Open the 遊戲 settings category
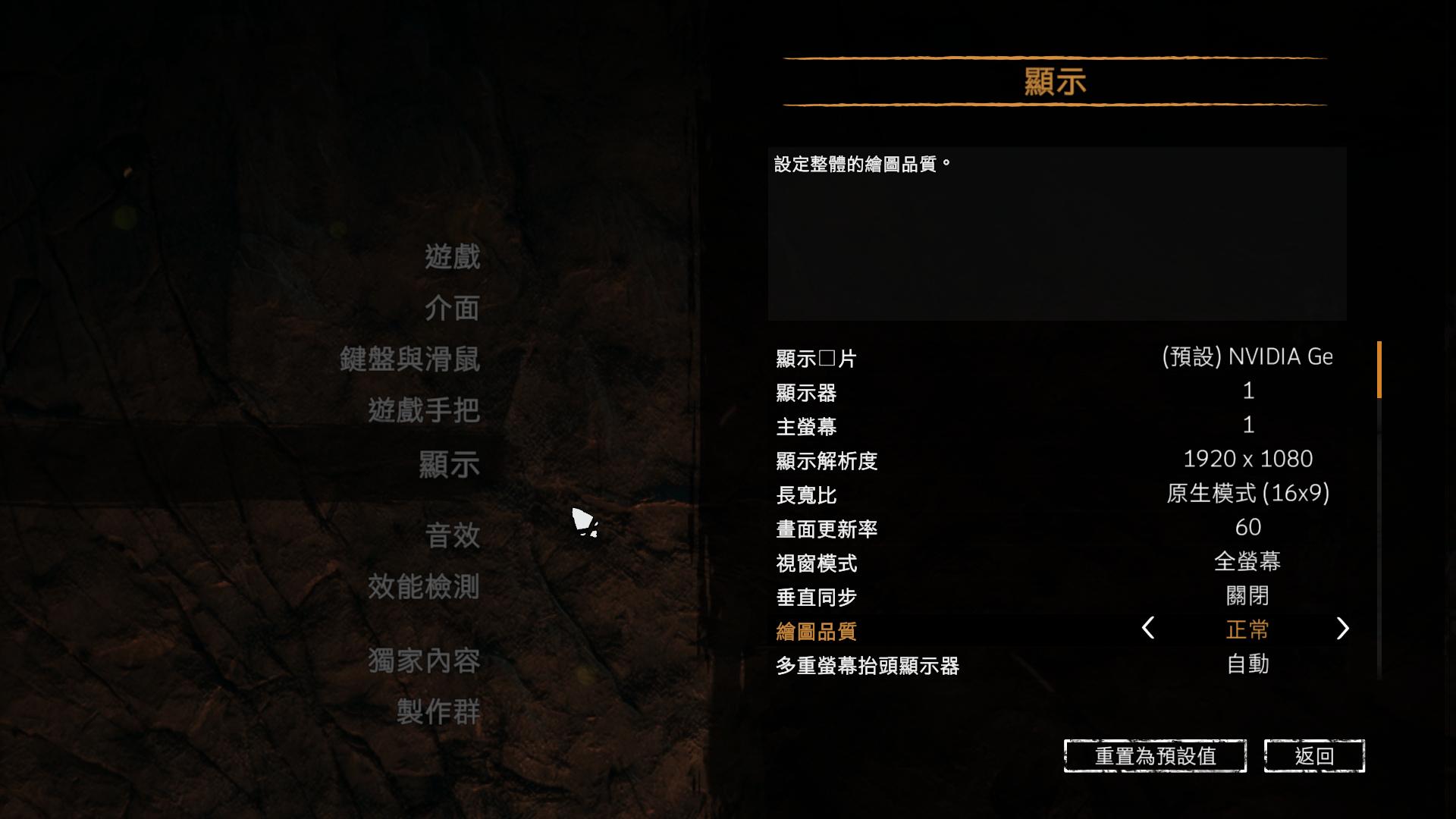Image resolution: width=1456 pixels, height=819 pixels. tap(453, 258)
